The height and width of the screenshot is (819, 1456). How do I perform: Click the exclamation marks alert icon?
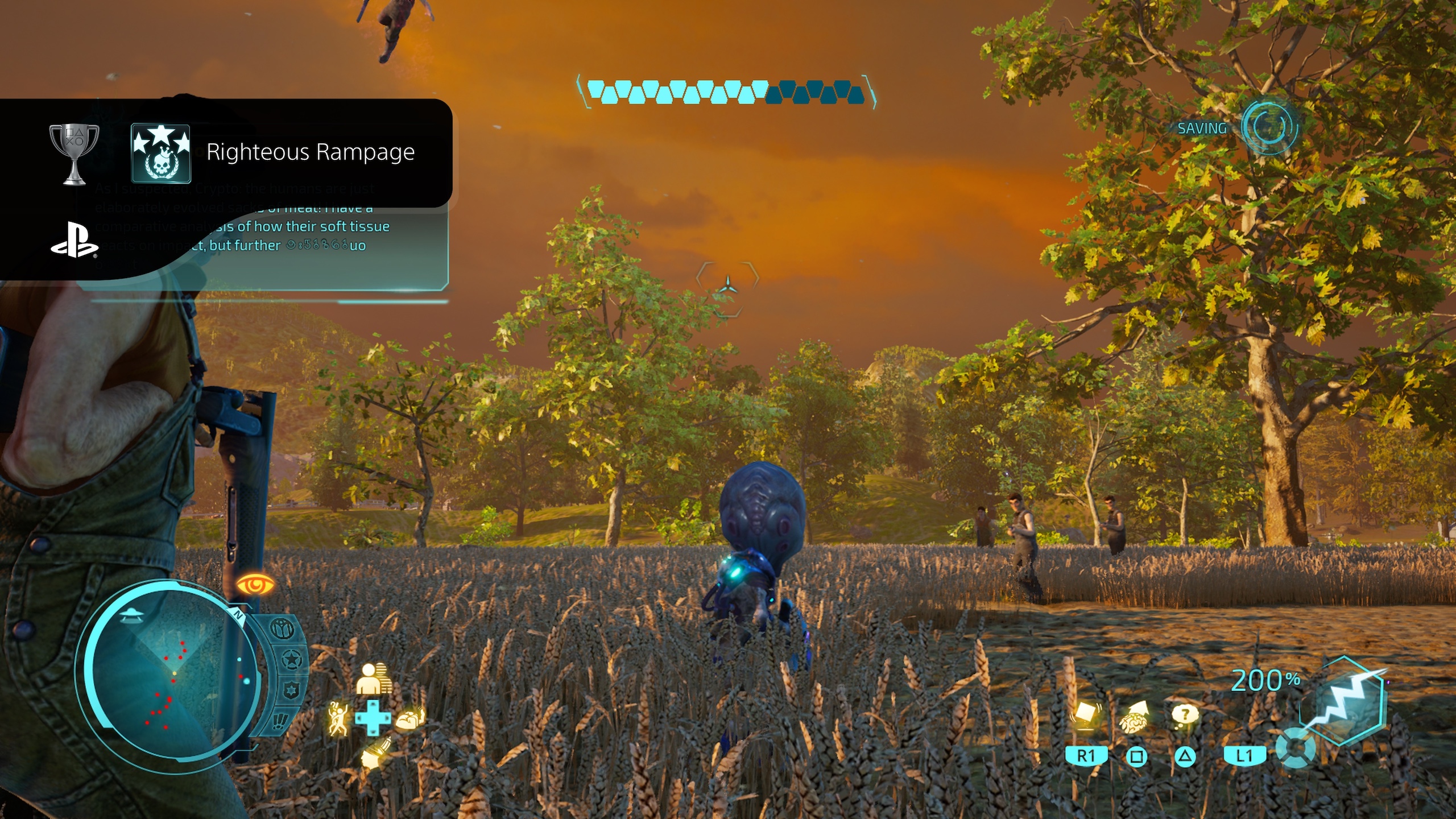tap(280, 721)
